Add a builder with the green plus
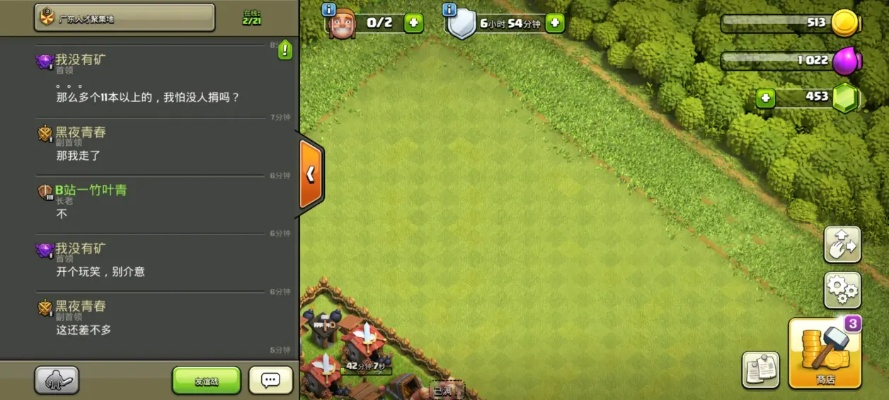This screenshot has height=400, width=889. [413, 22]
